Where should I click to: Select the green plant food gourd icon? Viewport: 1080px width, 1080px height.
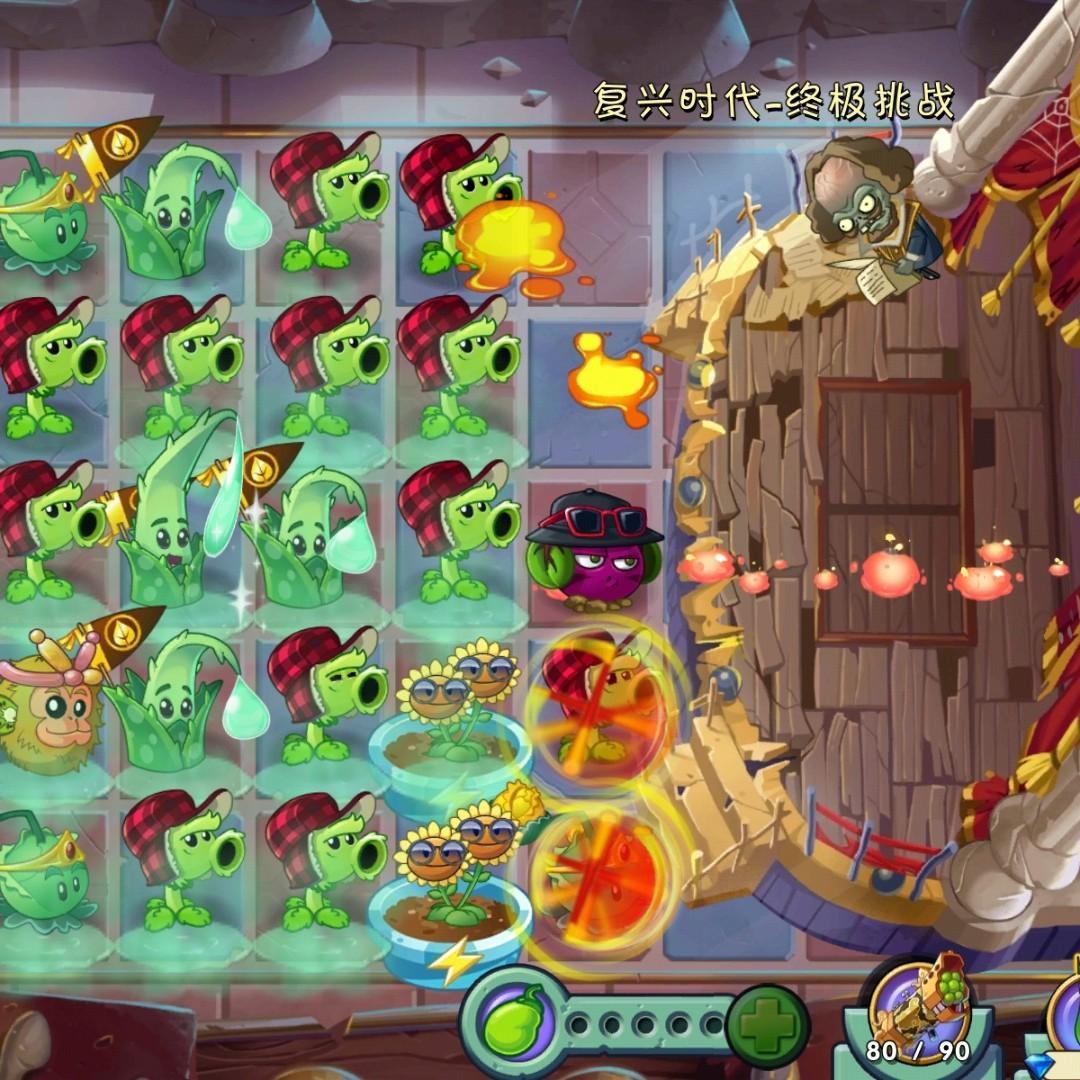(509, 1023)
